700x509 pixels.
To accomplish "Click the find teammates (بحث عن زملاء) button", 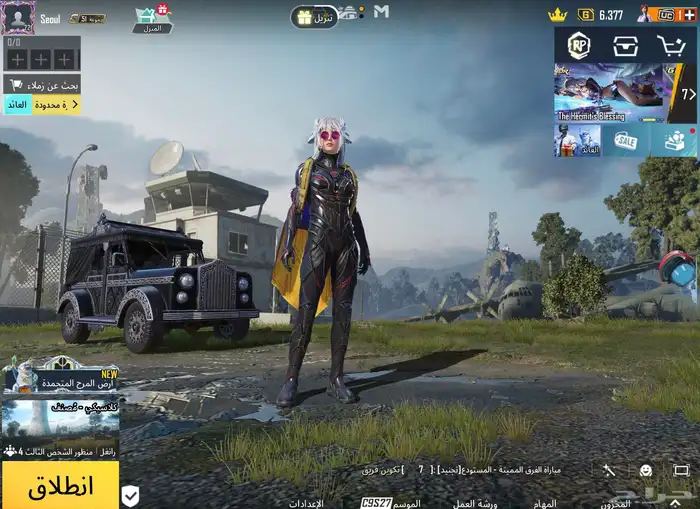I will click(41, 84).
